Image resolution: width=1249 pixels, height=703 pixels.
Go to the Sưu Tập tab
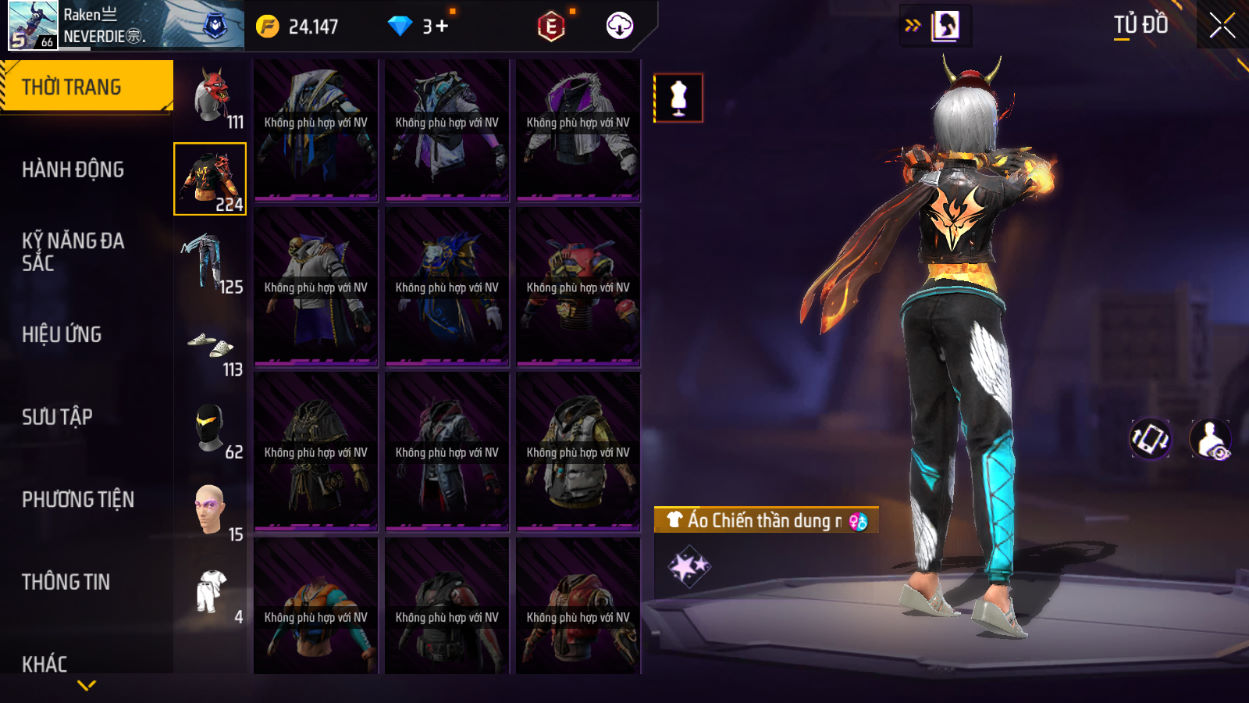(57, 417)
